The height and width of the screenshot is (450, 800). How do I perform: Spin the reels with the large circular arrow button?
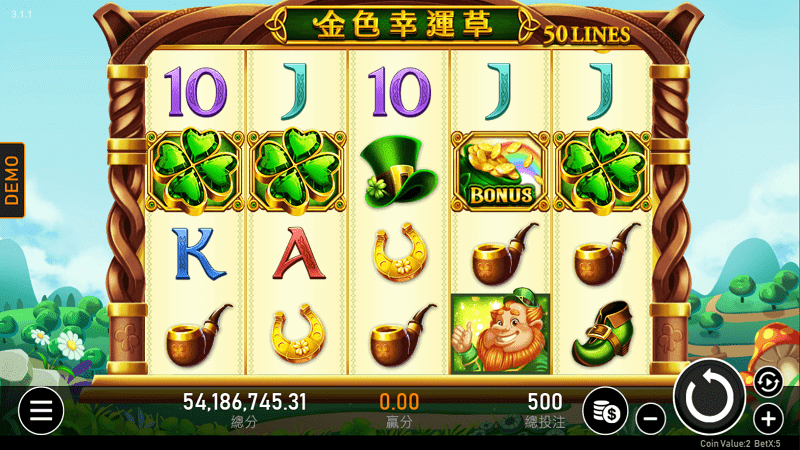coord(710,397)
